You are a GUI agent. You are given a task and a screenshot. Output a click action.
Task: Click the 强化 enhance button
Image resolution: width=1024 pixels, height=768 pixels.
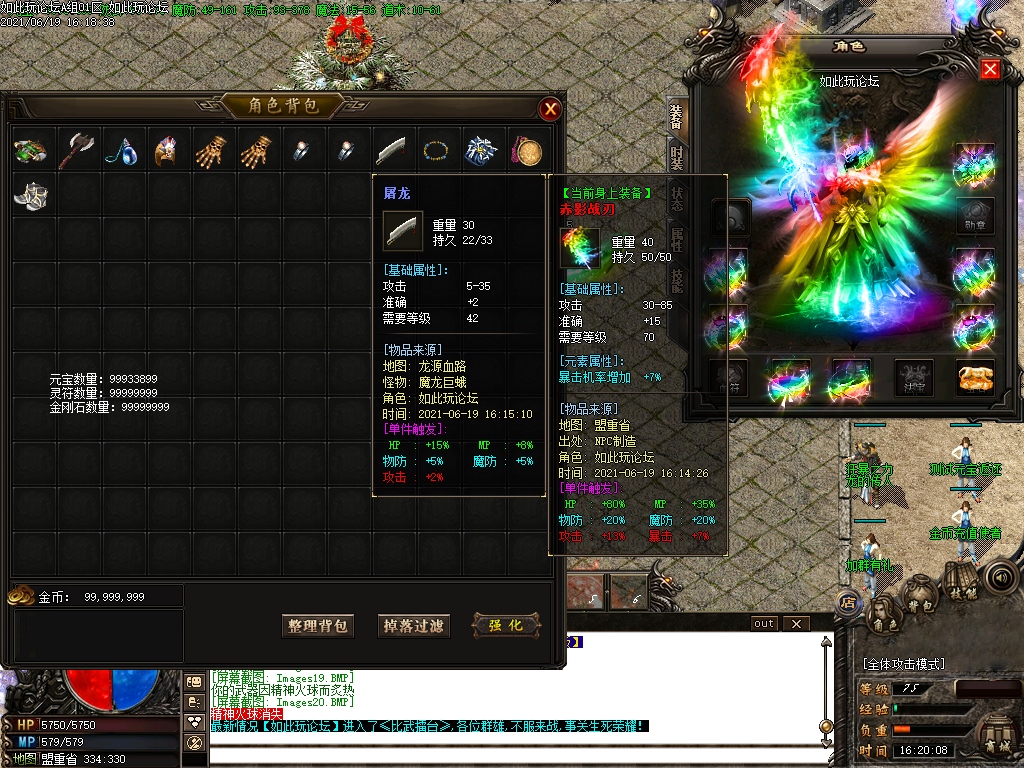(x=506, y=626)
